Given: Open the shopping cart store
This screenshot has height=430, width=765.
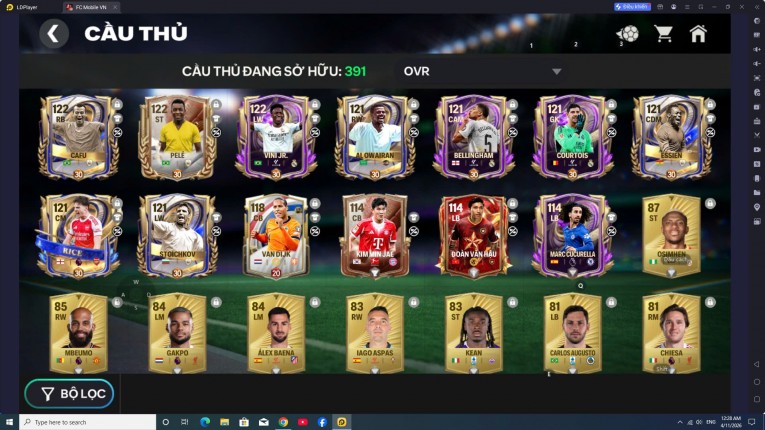Looking at the screenshot, I should tap(663, 34).
